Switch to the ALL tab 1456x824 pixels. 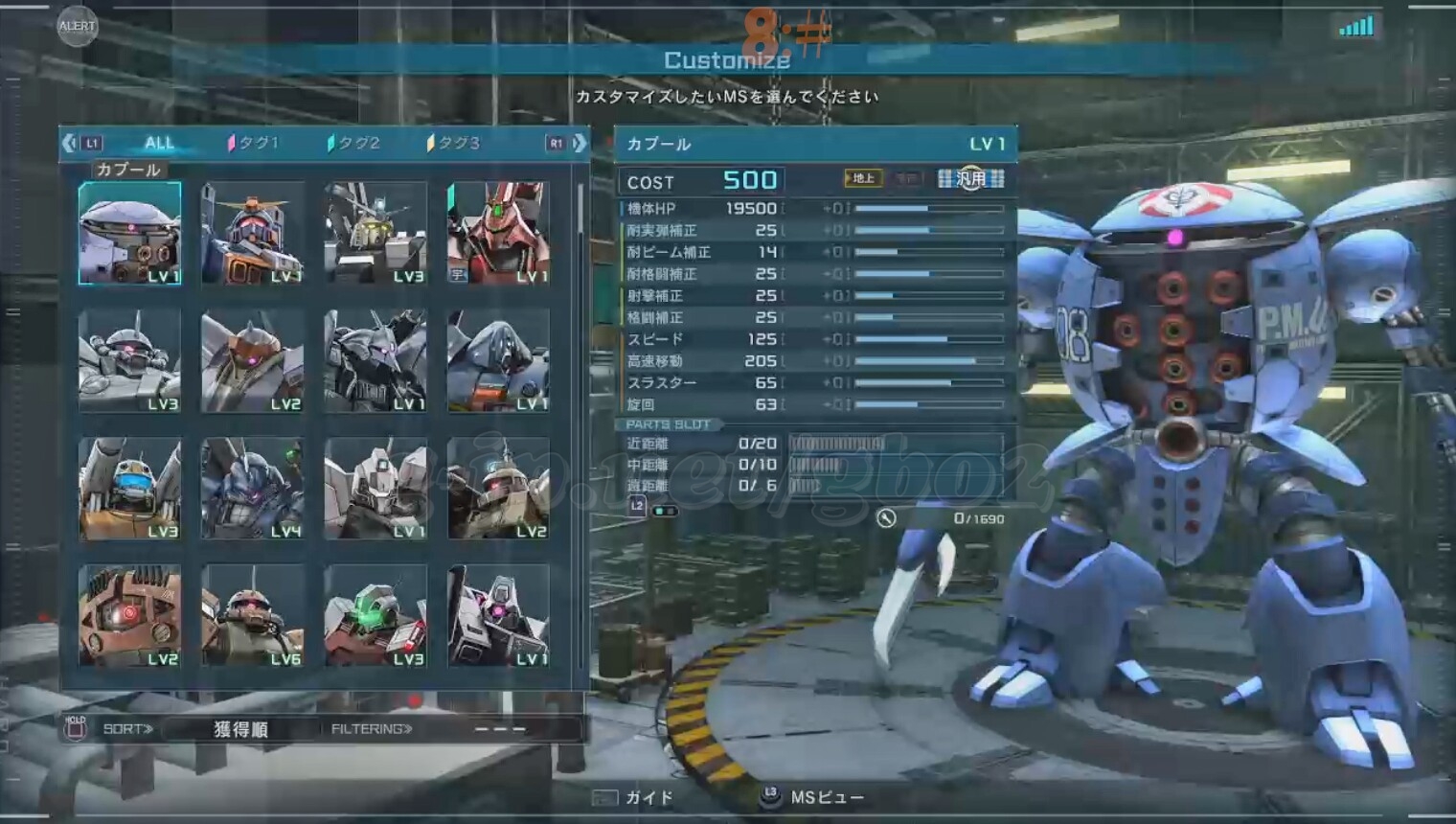[x=159, y=143]
